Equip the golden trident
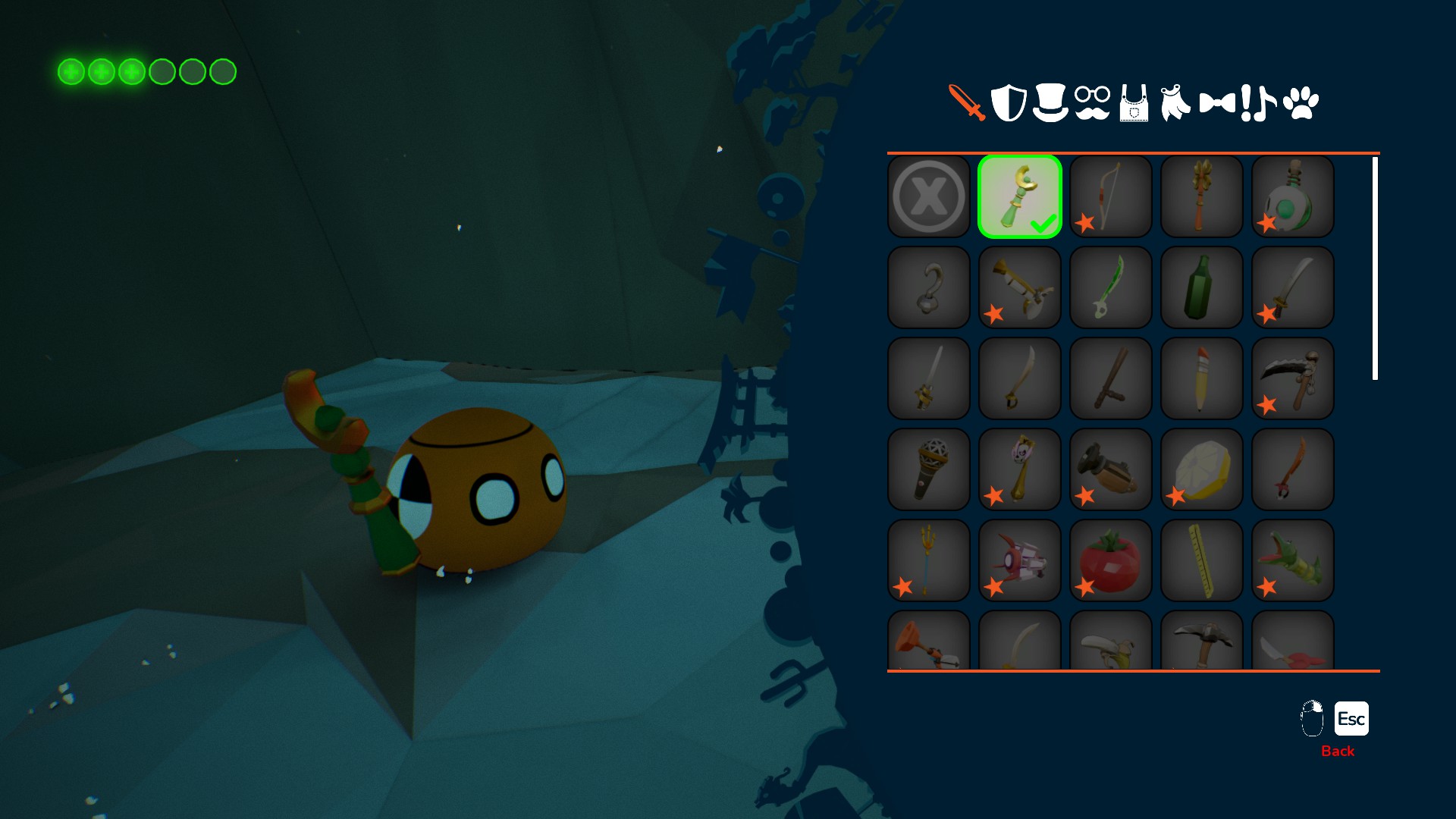Viewport: 1456px width, 819px height. 929,560
